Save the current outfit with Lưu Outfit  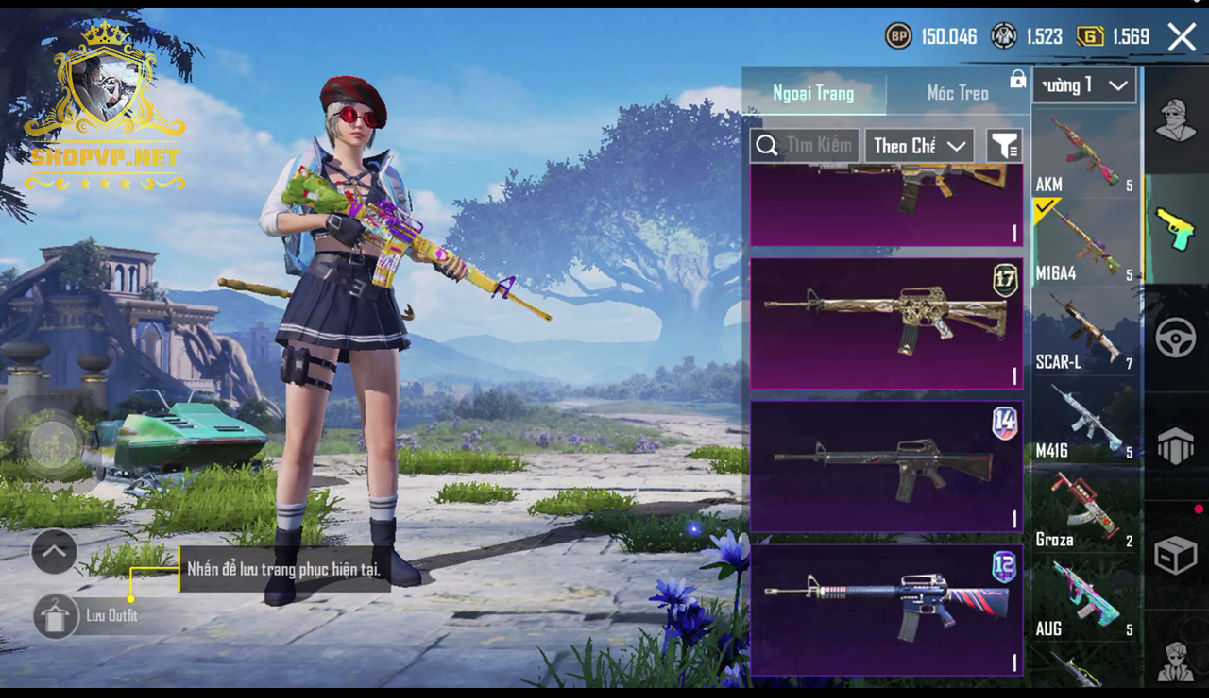tap(57, 616)
